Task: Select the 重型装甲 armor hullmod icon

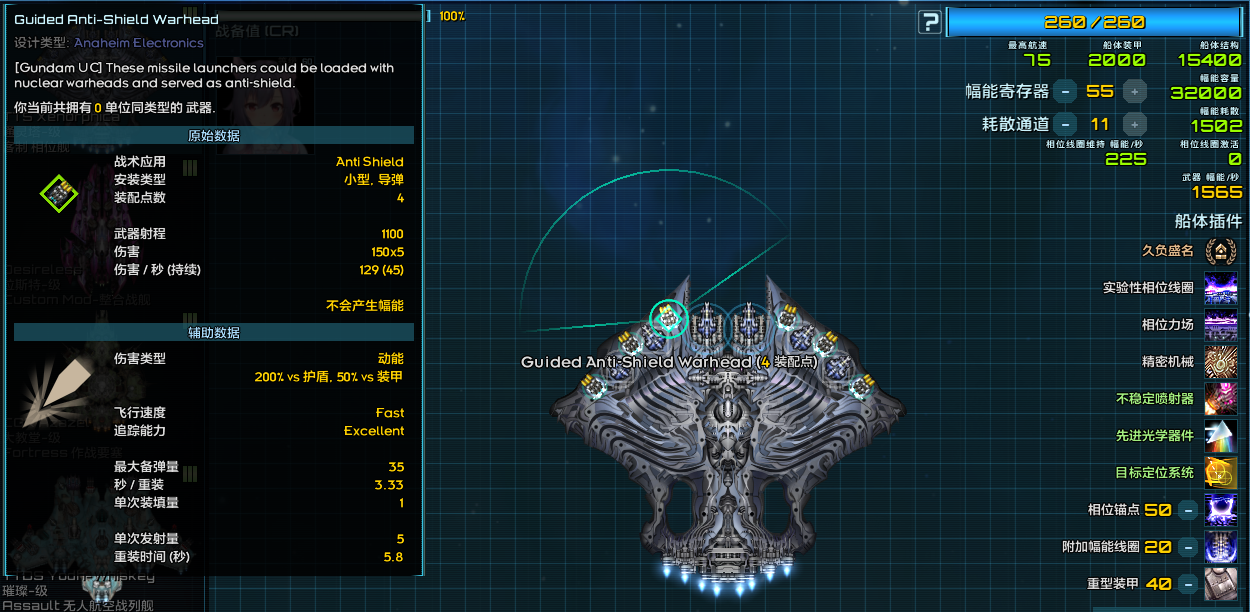Action: click(x=1220, y=583)
